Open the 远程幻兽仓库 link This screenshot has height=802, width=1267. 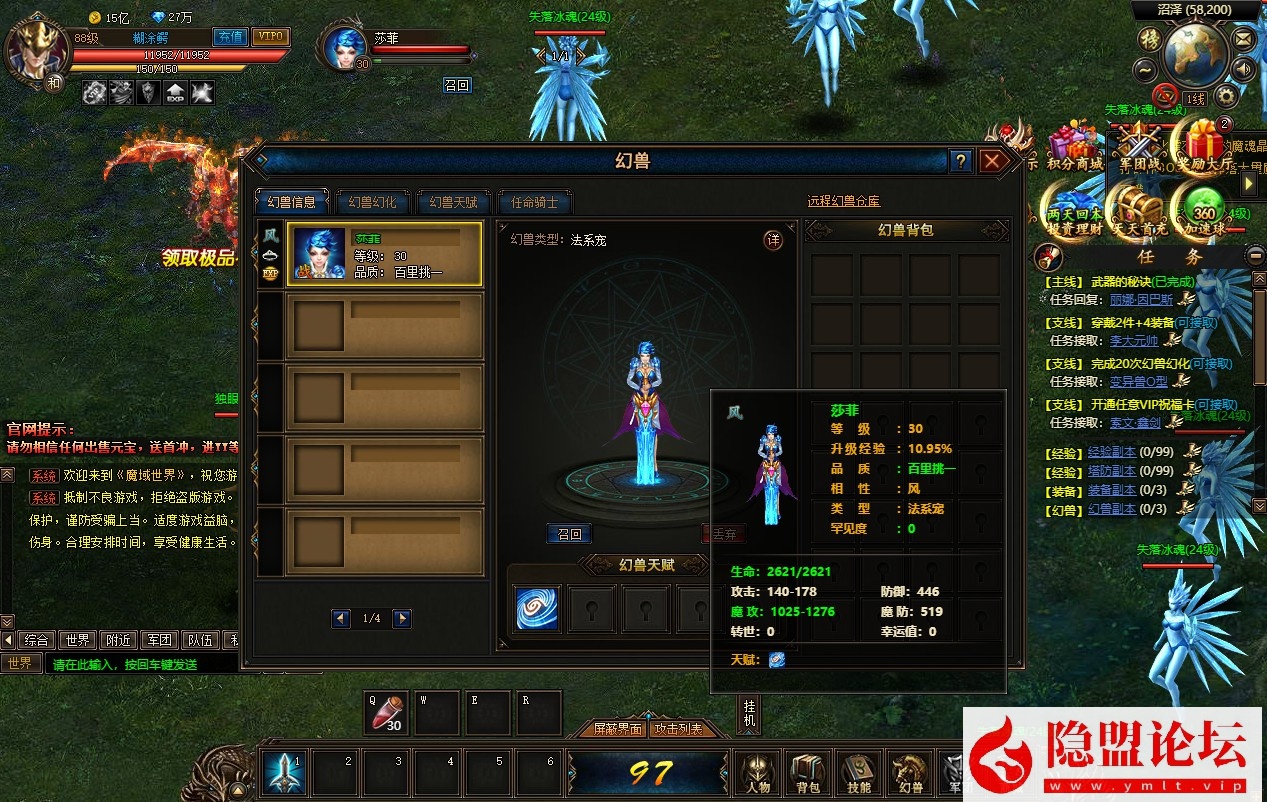(x=843, y=202)
